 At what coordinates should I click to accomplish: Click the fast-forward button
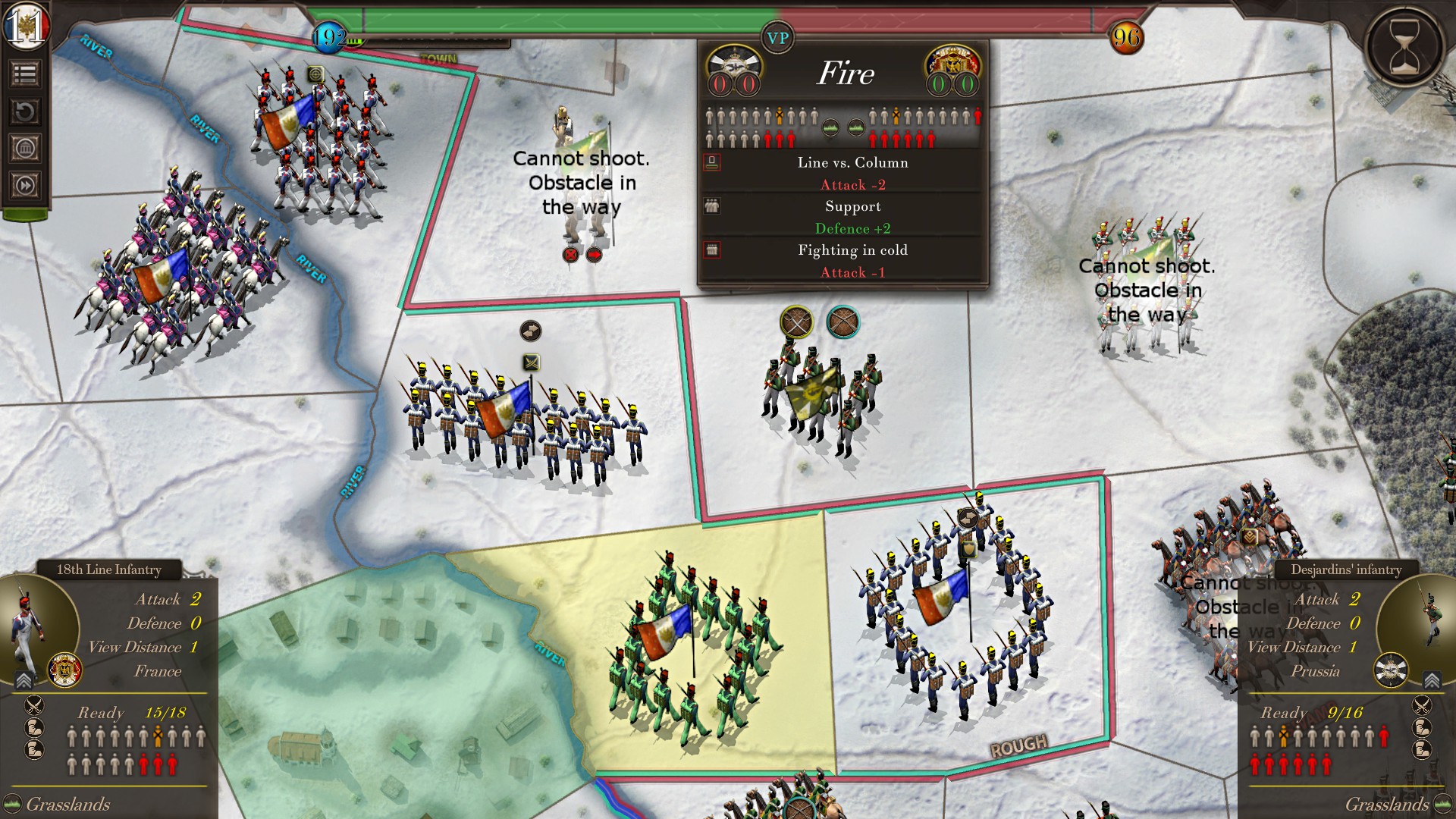tap(25, 186)
